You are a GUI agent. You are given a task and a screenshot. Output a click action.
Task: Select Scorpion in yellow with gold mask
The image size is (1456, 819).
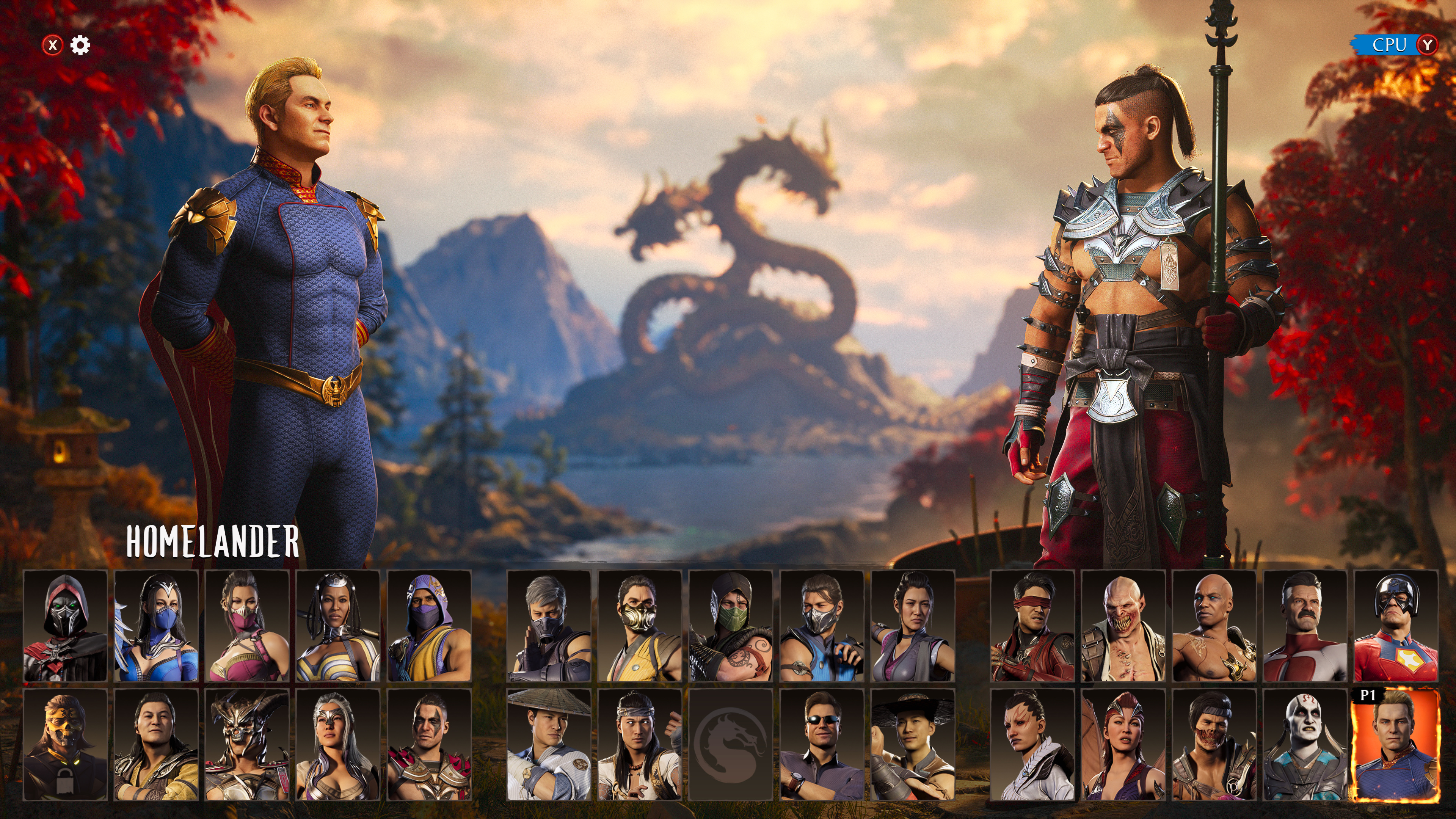tap(640, 626)
